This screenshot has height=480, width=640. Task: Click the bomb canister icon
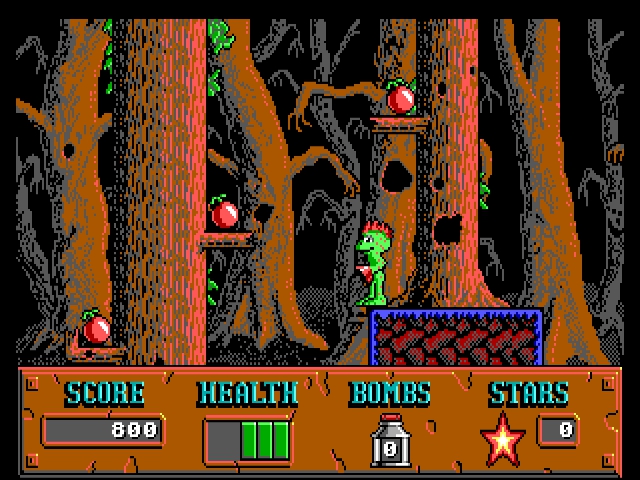point(390,441)
